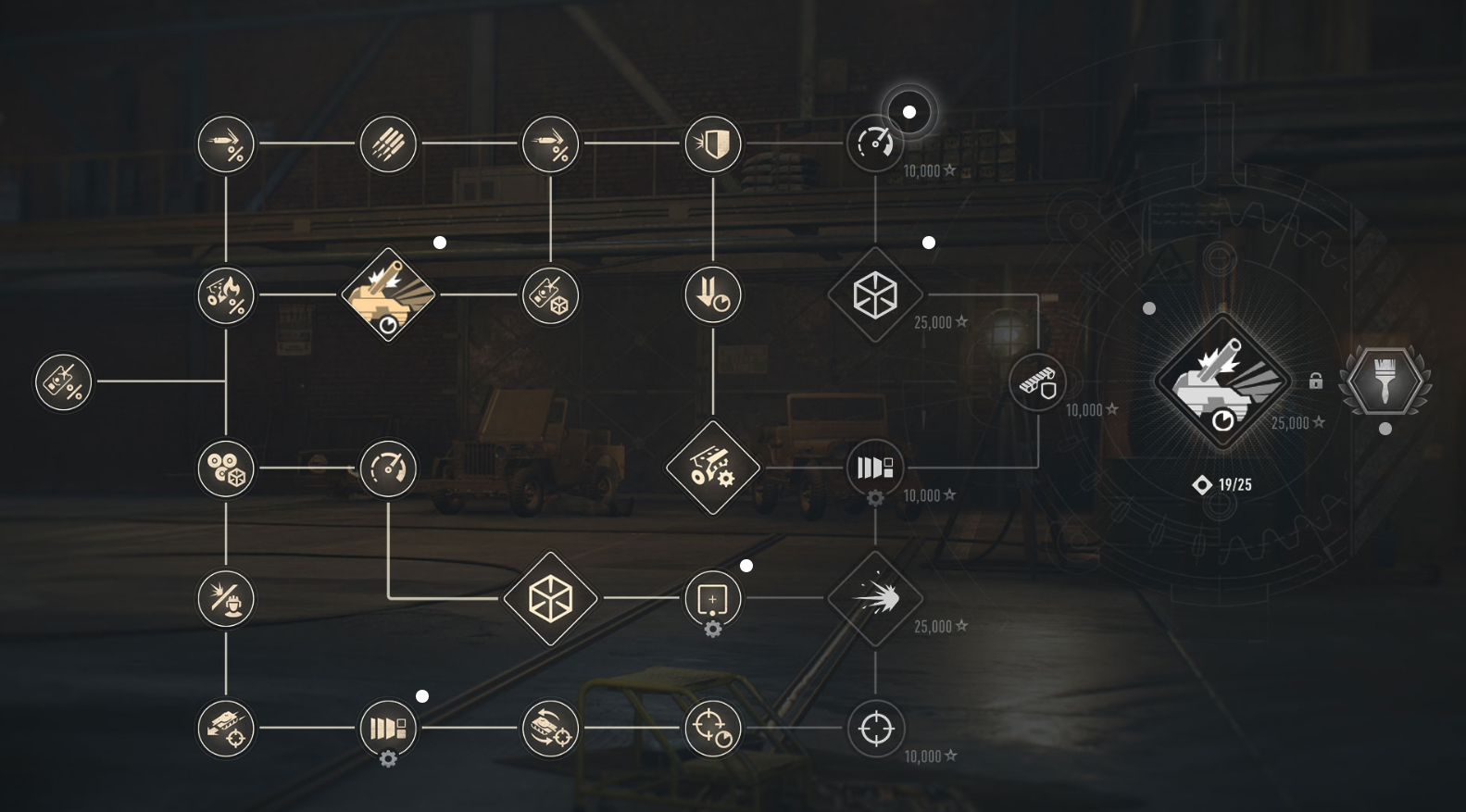The image size is (1466, 812).
Task: Select the shield impact upgrade node
Action: 713,144
